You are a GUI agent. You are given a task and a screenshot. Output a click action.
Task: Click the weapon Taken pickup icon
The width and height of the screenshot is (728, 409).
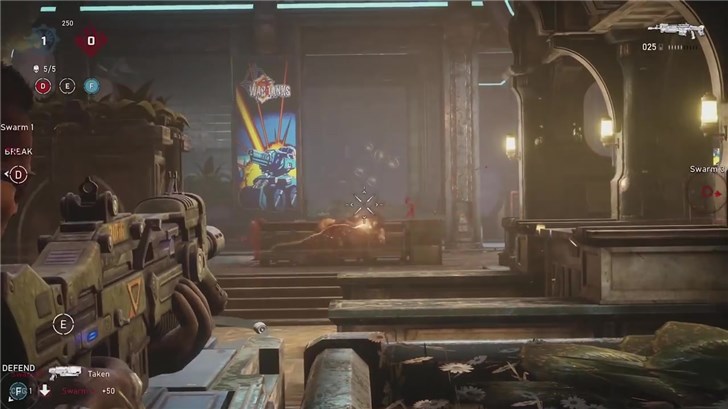point(64,371)
